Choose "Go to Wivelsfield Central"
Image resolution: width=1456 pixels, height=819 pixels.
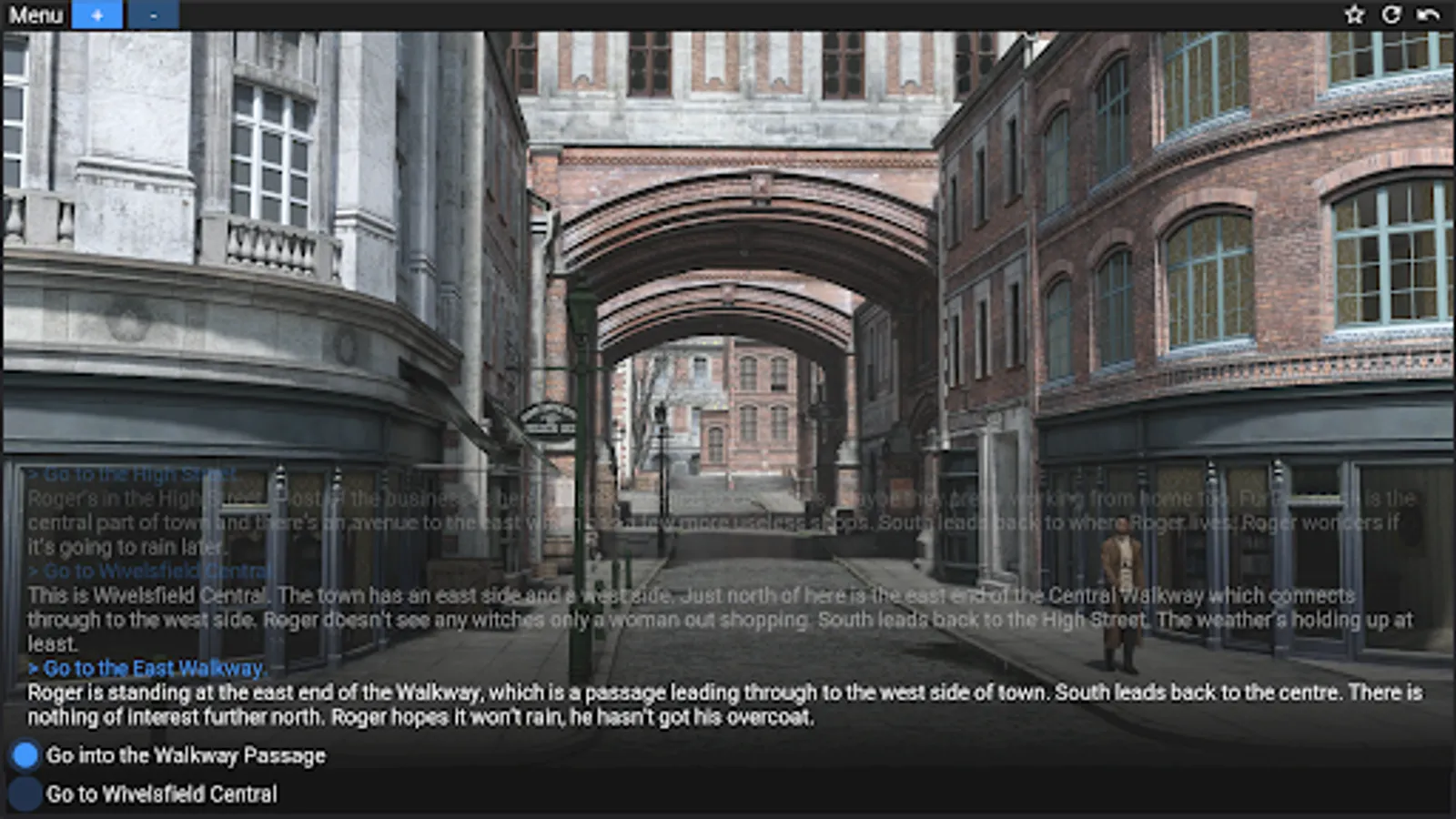(x=164, y=794)
